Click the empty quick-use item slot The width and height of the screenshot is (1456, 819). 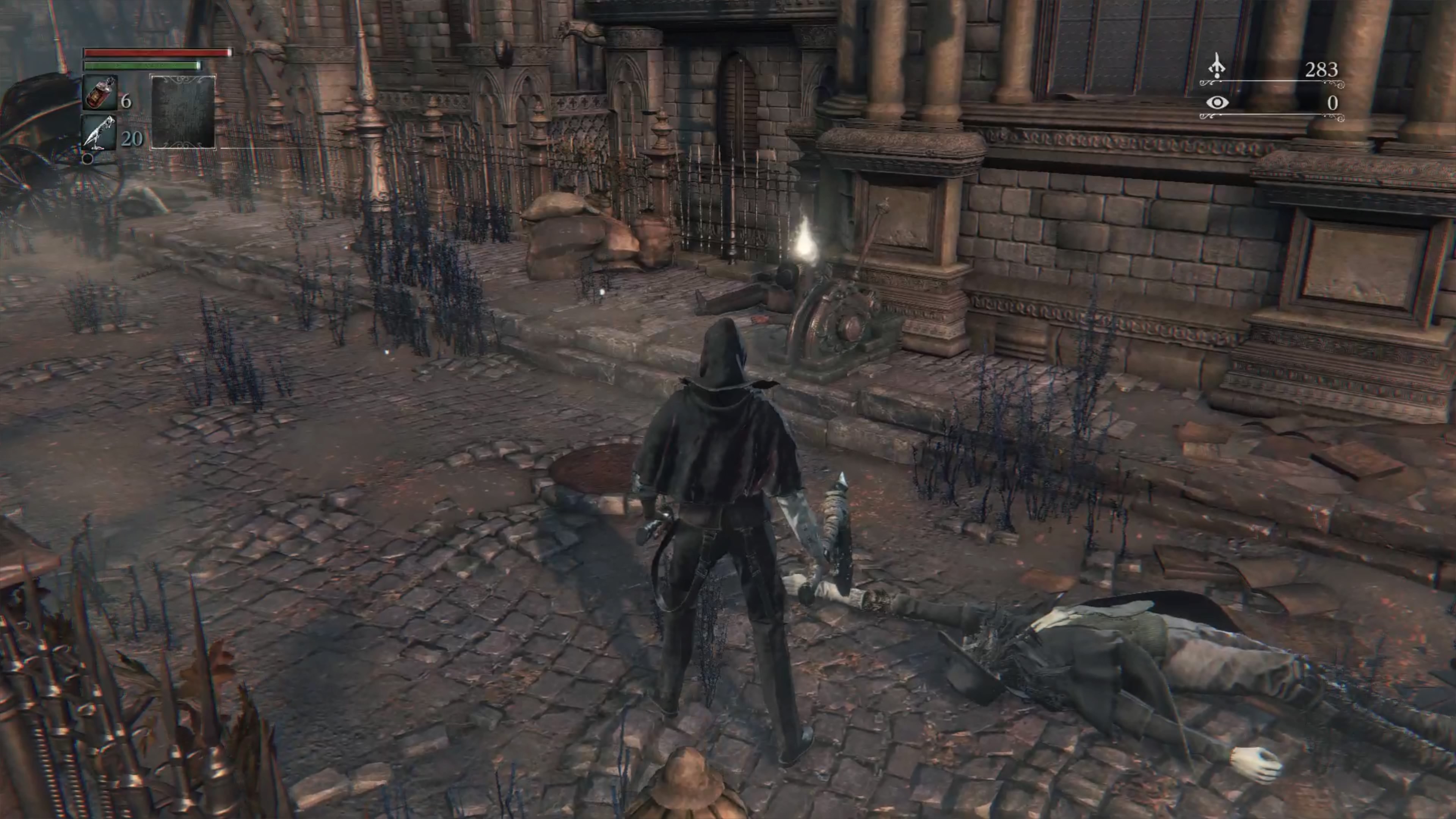pos(182,112)
